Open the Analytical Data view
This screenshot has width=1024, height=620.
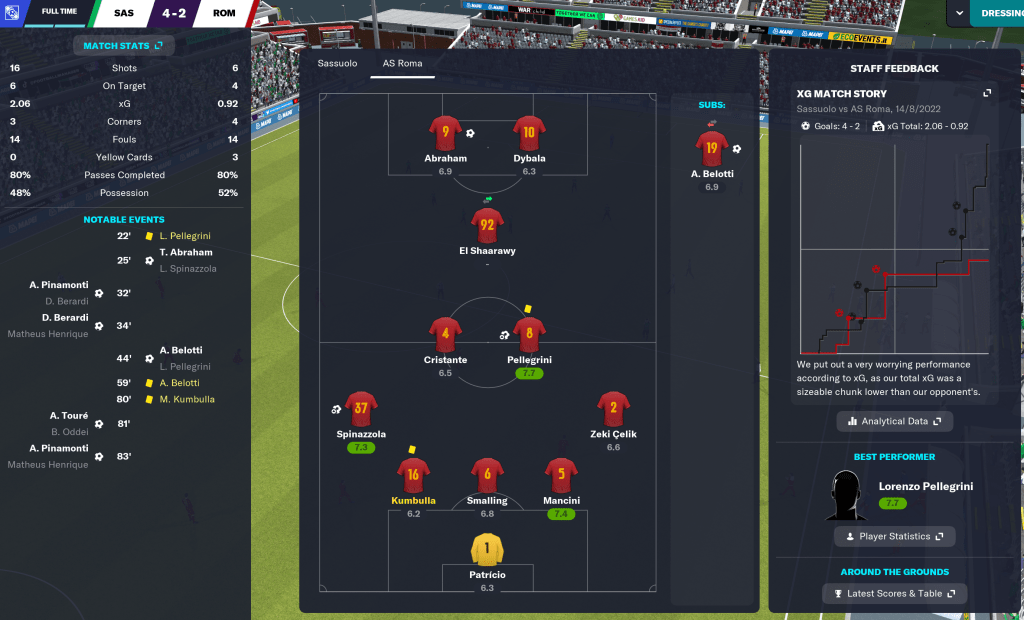(x=895, y=422)
